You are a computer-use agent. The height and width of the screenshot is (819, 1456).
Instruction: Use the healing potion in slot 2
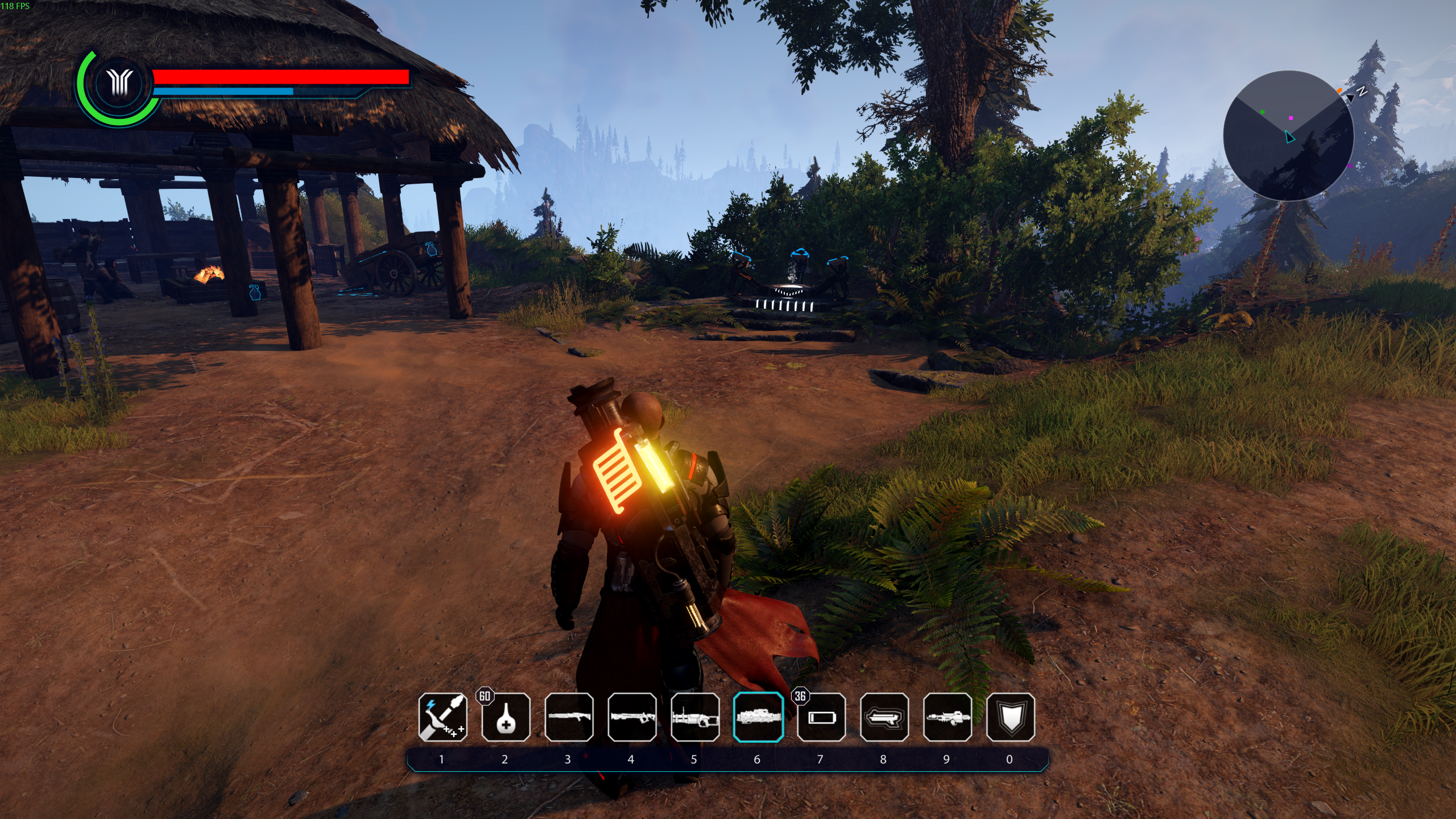coord(506,717)
